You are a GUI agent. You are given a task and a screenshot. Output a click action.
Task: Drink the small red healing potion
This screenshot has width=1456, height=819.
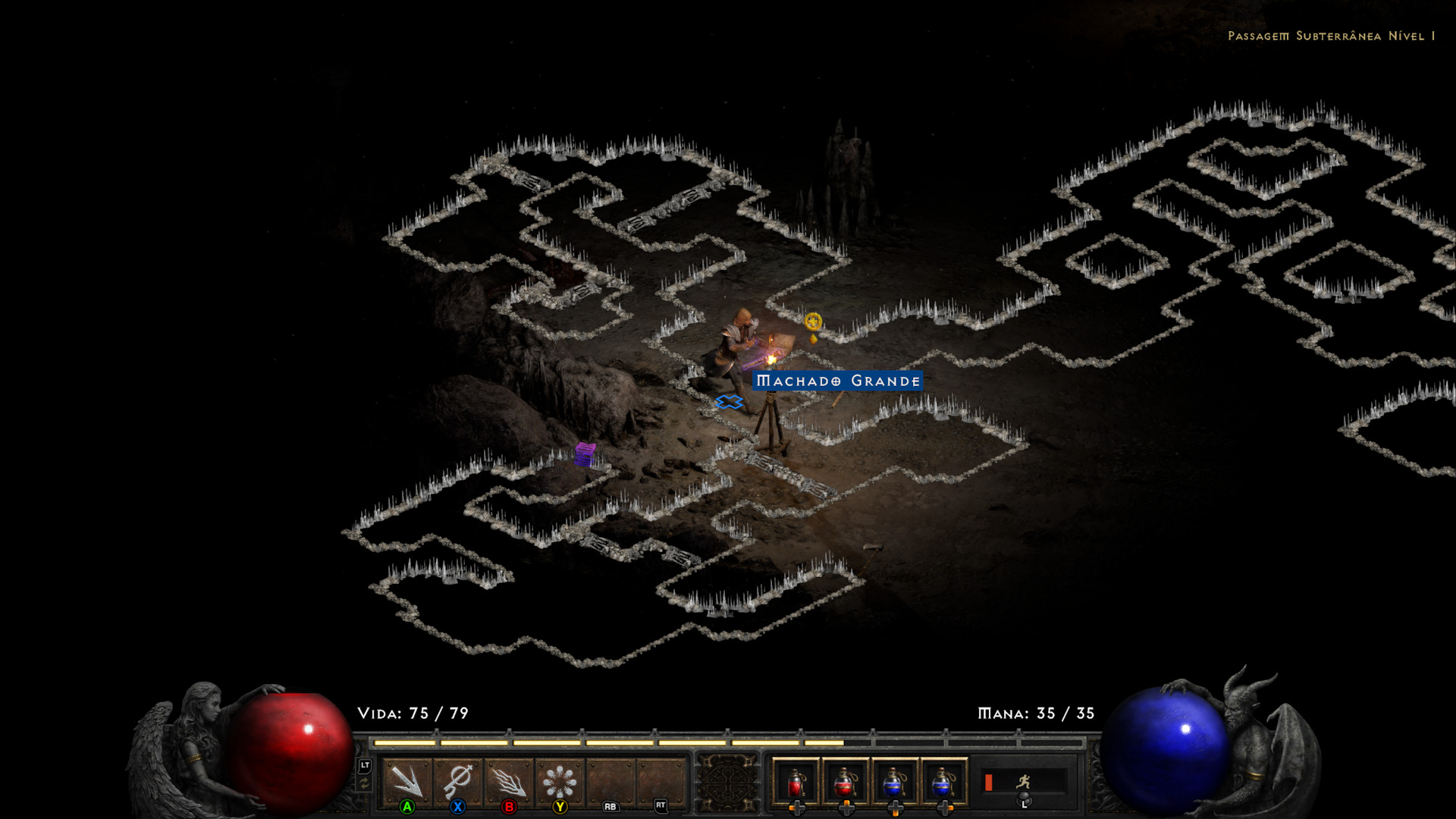[795, 782]
